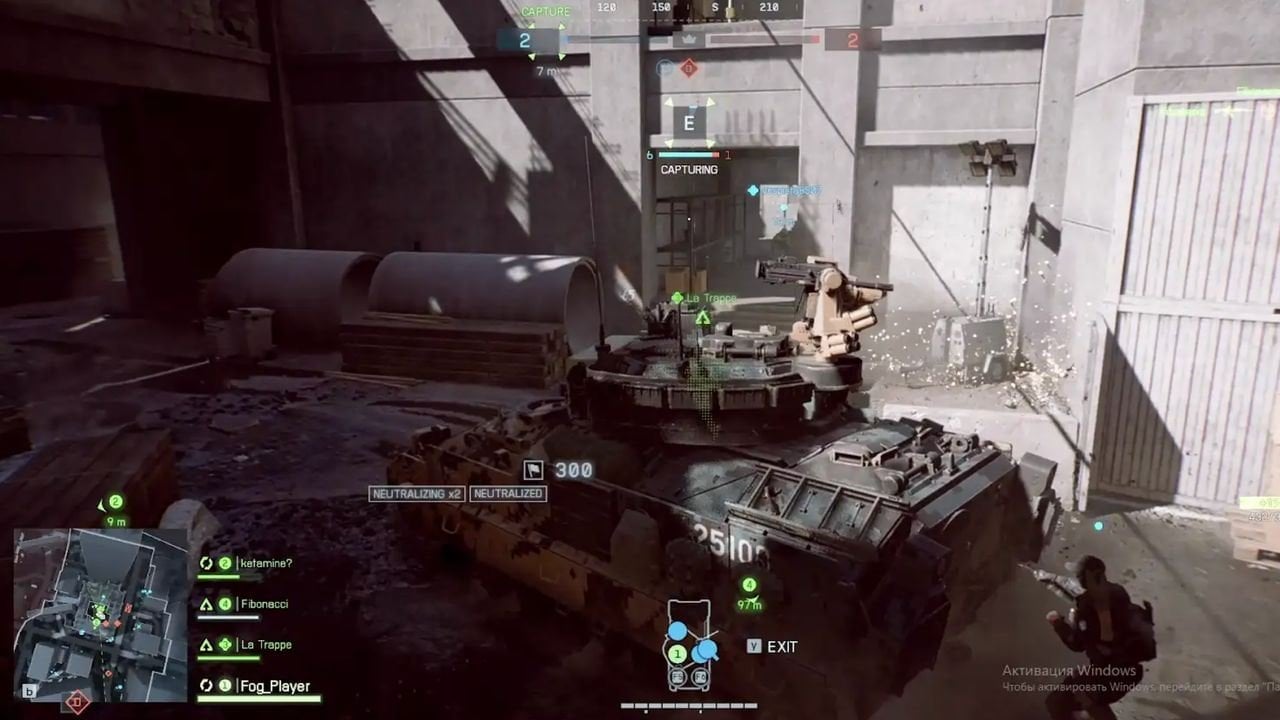Click the squadmate 2 marker showing 9 m
1280x720 pixels.
point(116,510)
